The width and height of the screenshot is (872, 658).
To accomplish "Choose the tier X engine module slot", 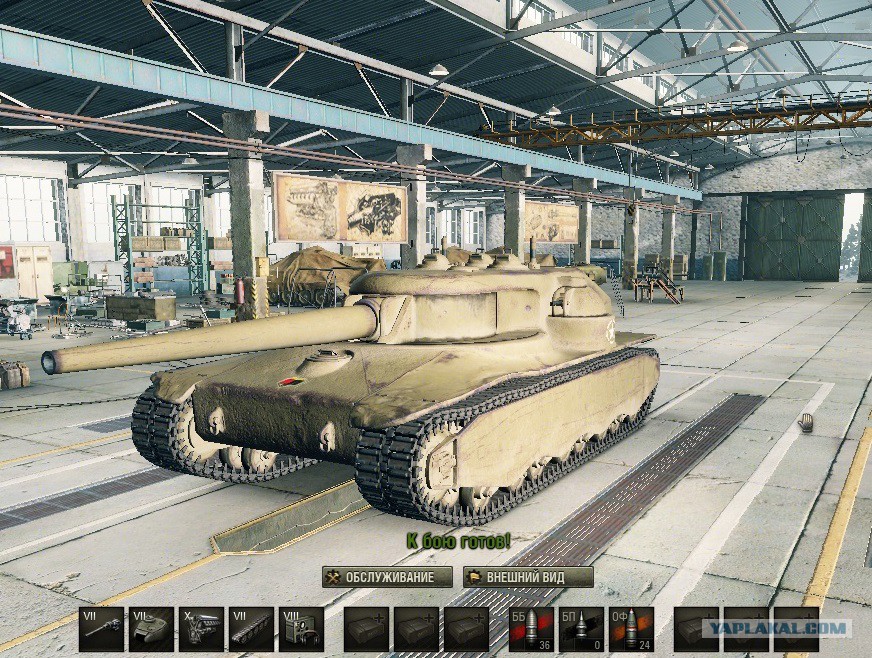I will 201,629.
